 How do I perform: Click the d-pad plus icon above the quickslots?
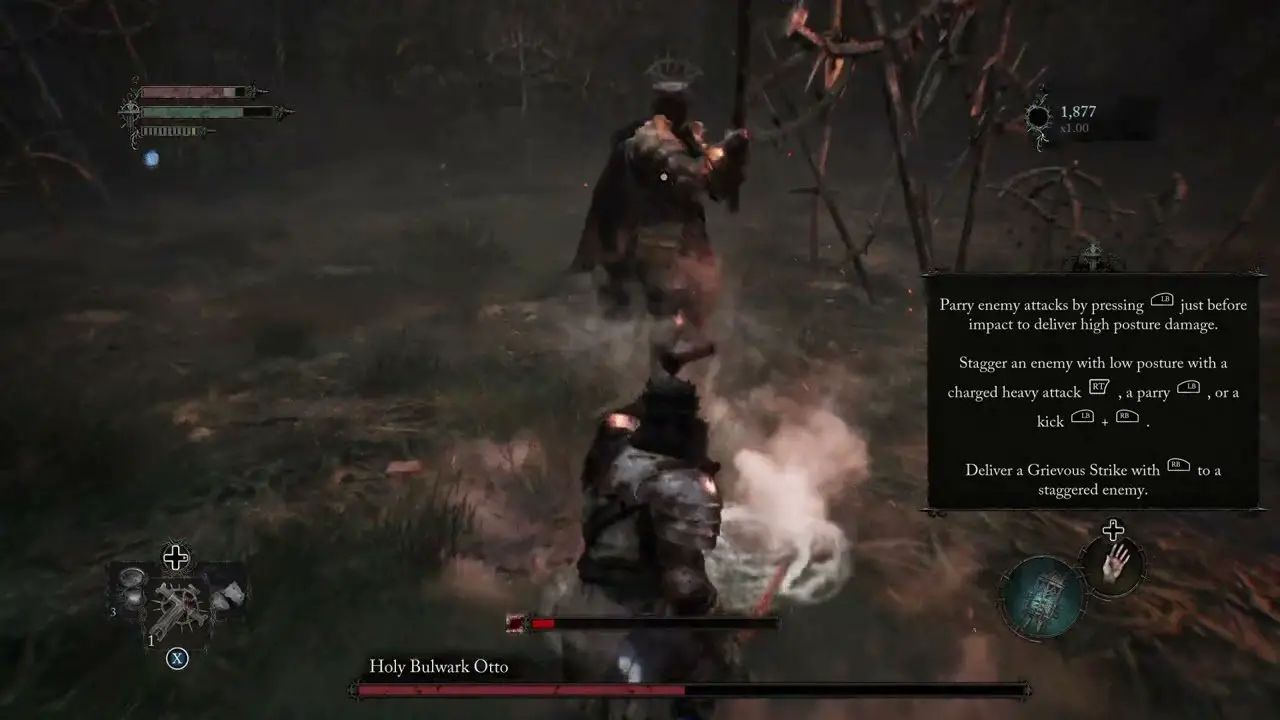[x=175, y=557]
